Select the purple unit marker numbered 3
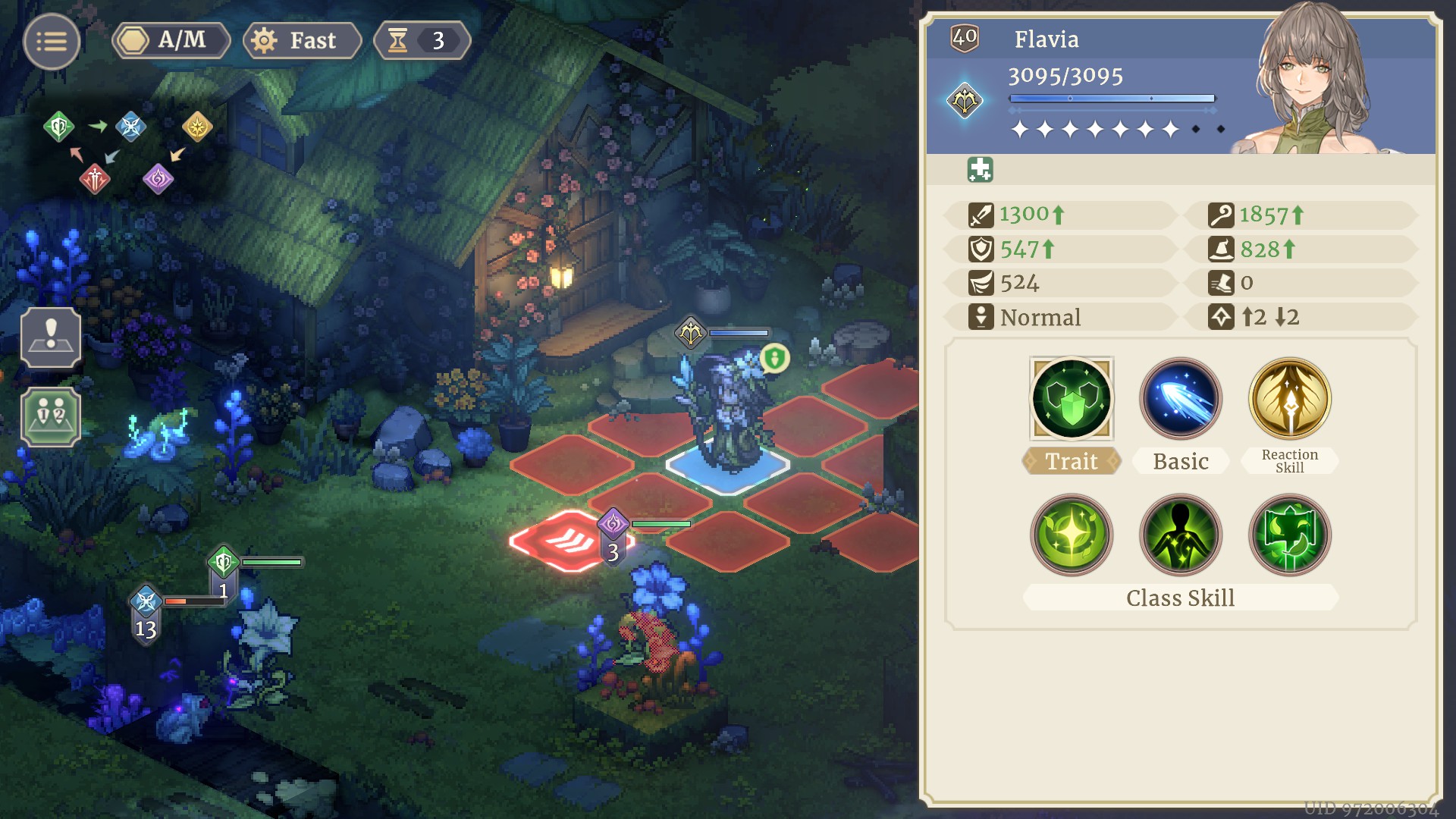 [x=613, y=535]
